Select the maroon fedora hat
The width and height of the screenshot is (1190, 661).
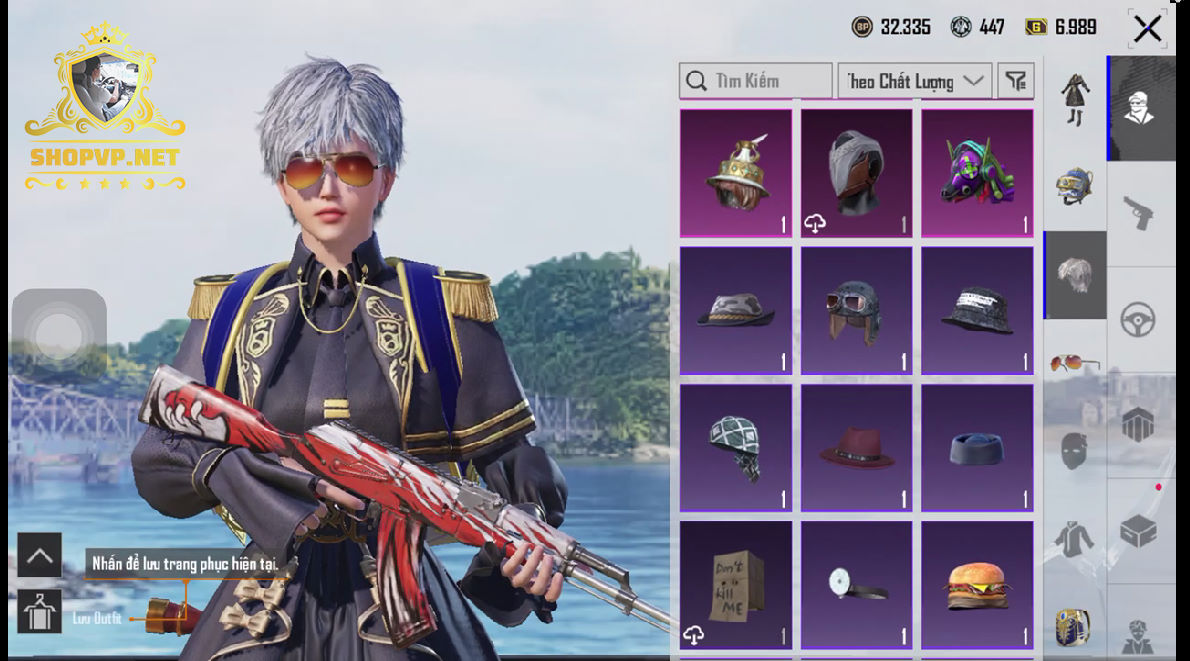tap(857, 447)
